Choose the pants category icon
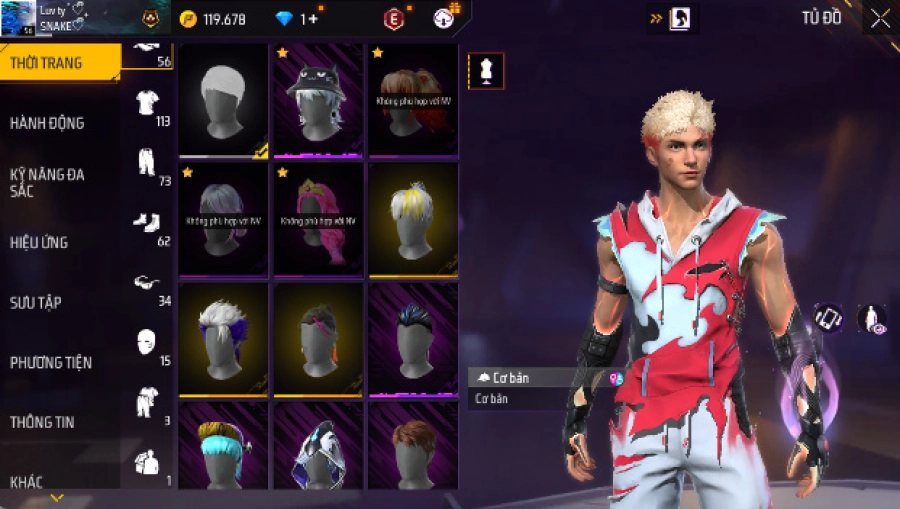The height and width of the screenshot is (509, 900). coord(148,162)
